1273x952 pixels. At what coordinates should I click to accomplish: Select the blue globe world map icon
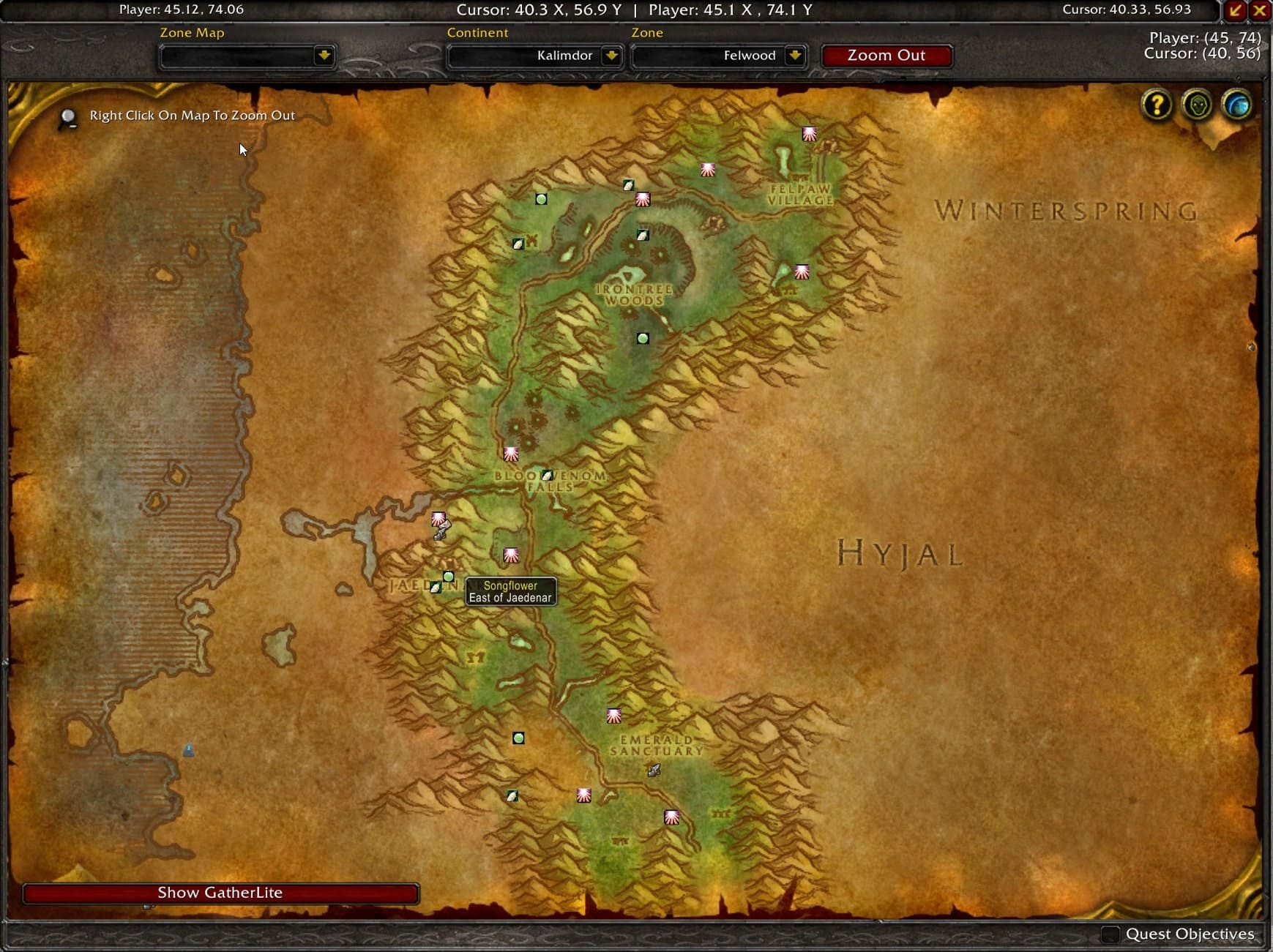click(1236, 104)
